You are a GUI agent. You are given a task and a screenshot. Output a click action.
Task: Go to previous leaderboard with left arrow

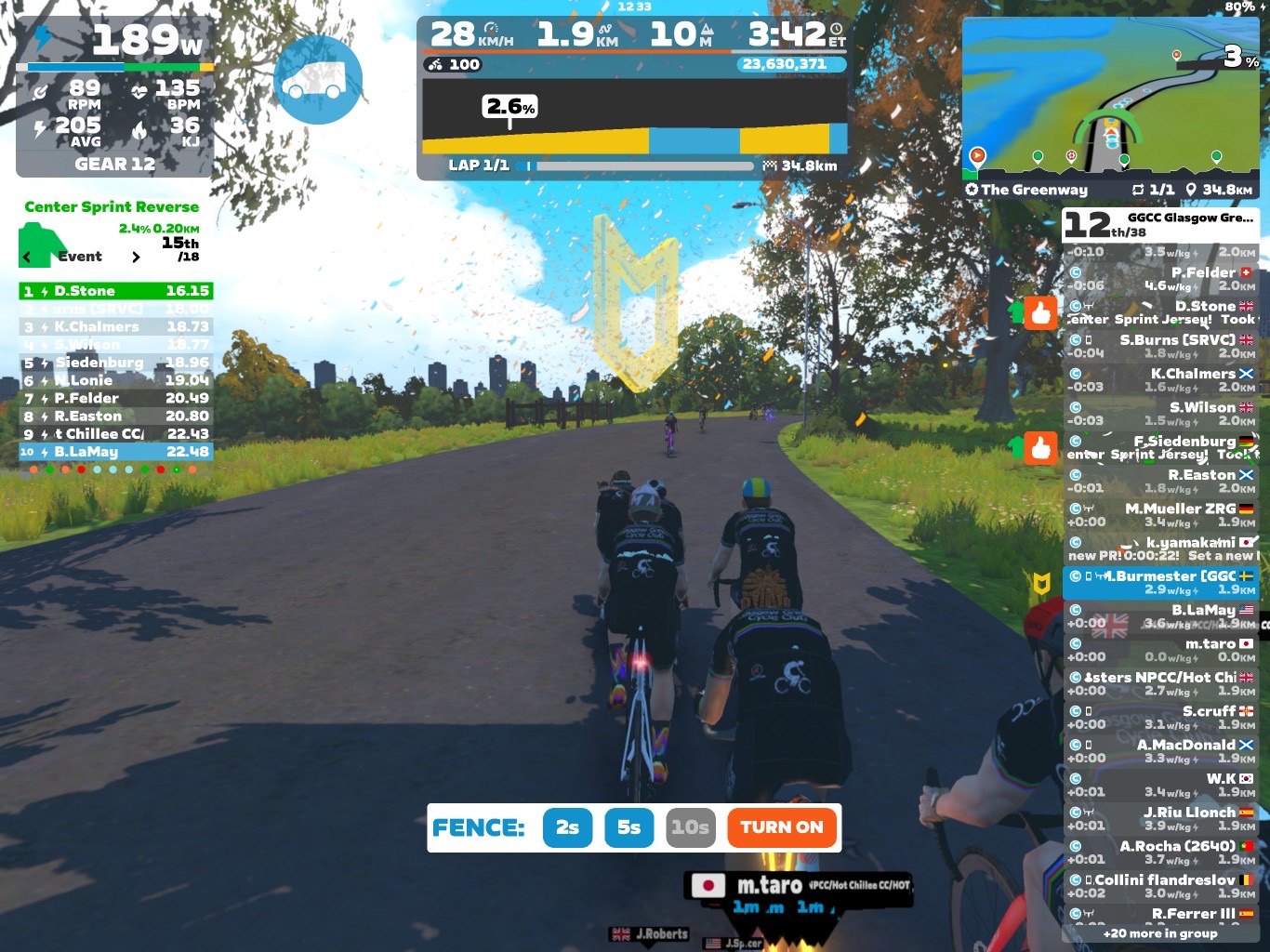coord(27,257)
